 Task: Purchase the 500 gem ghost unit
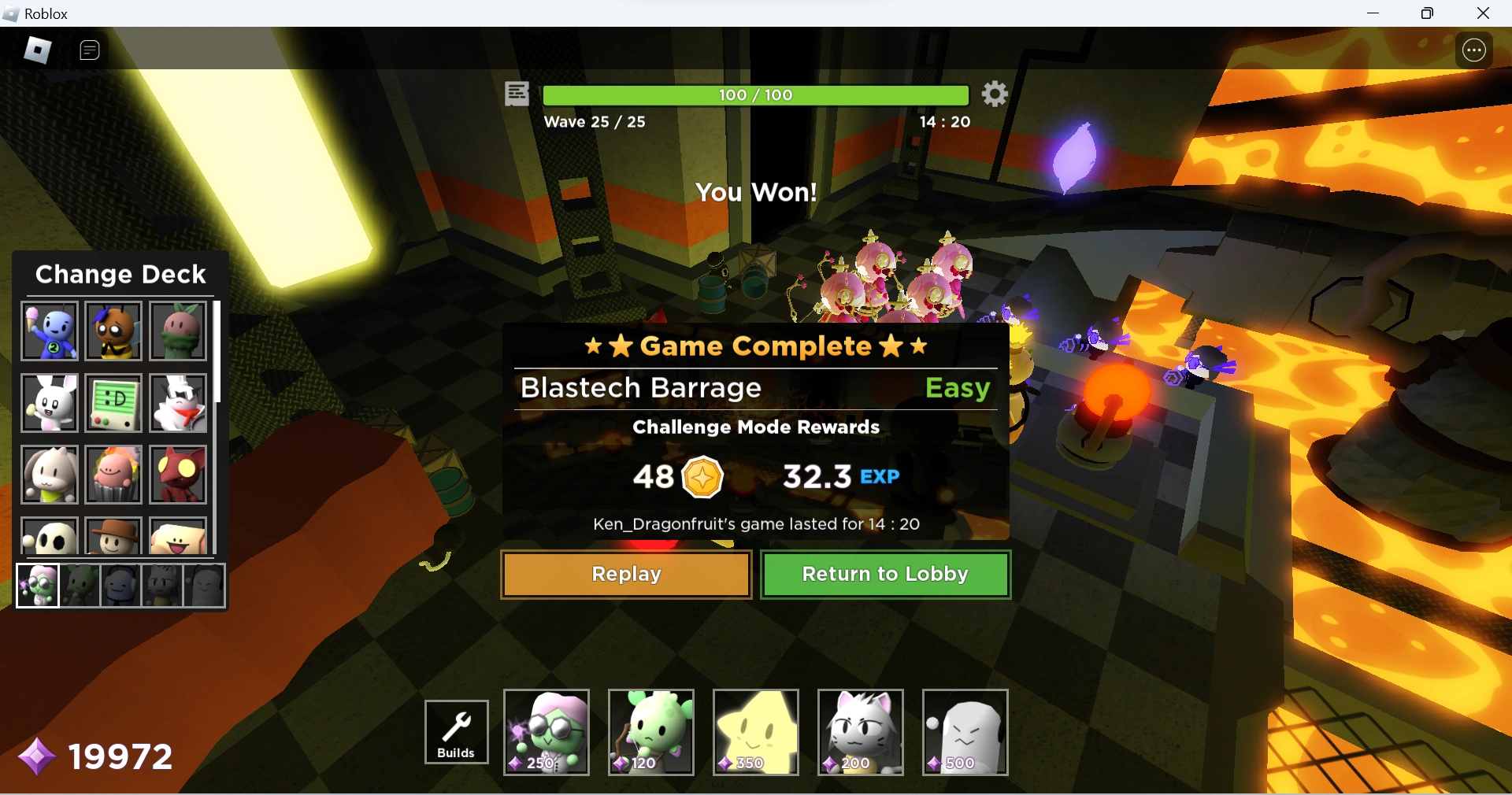pos(964,732)
